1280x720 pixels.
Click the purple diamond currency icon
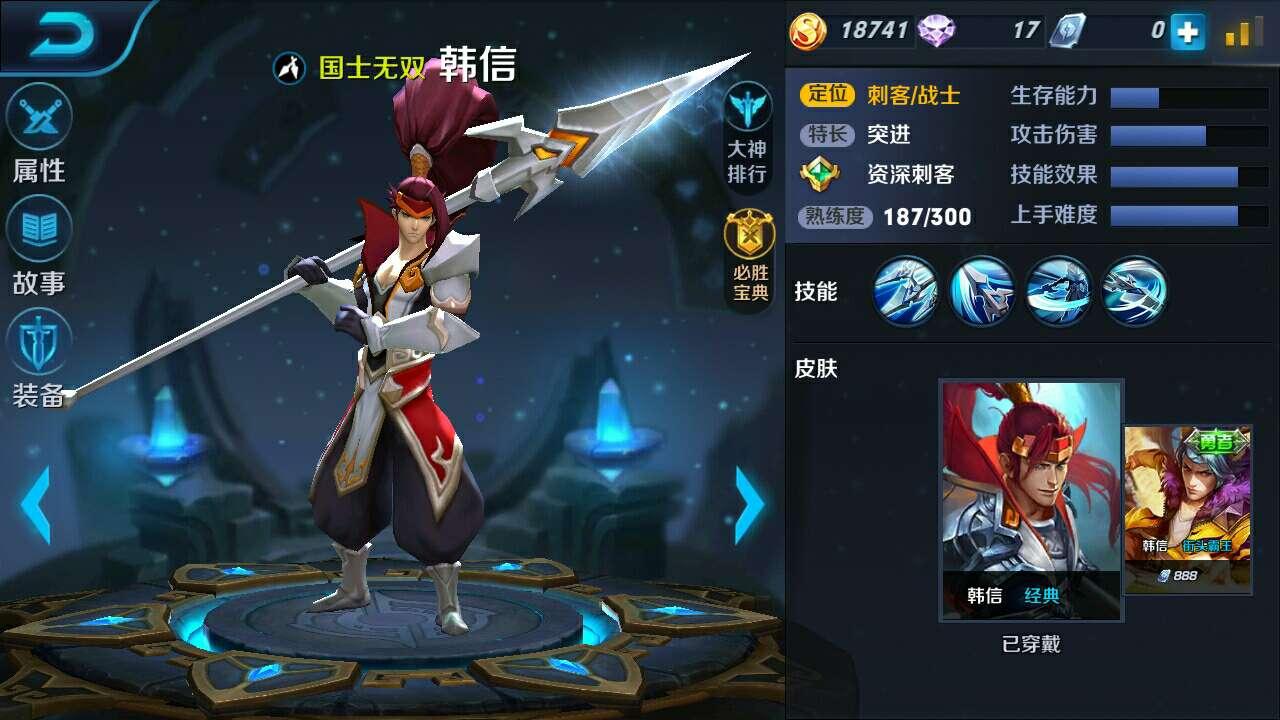[x=936, y=31]
